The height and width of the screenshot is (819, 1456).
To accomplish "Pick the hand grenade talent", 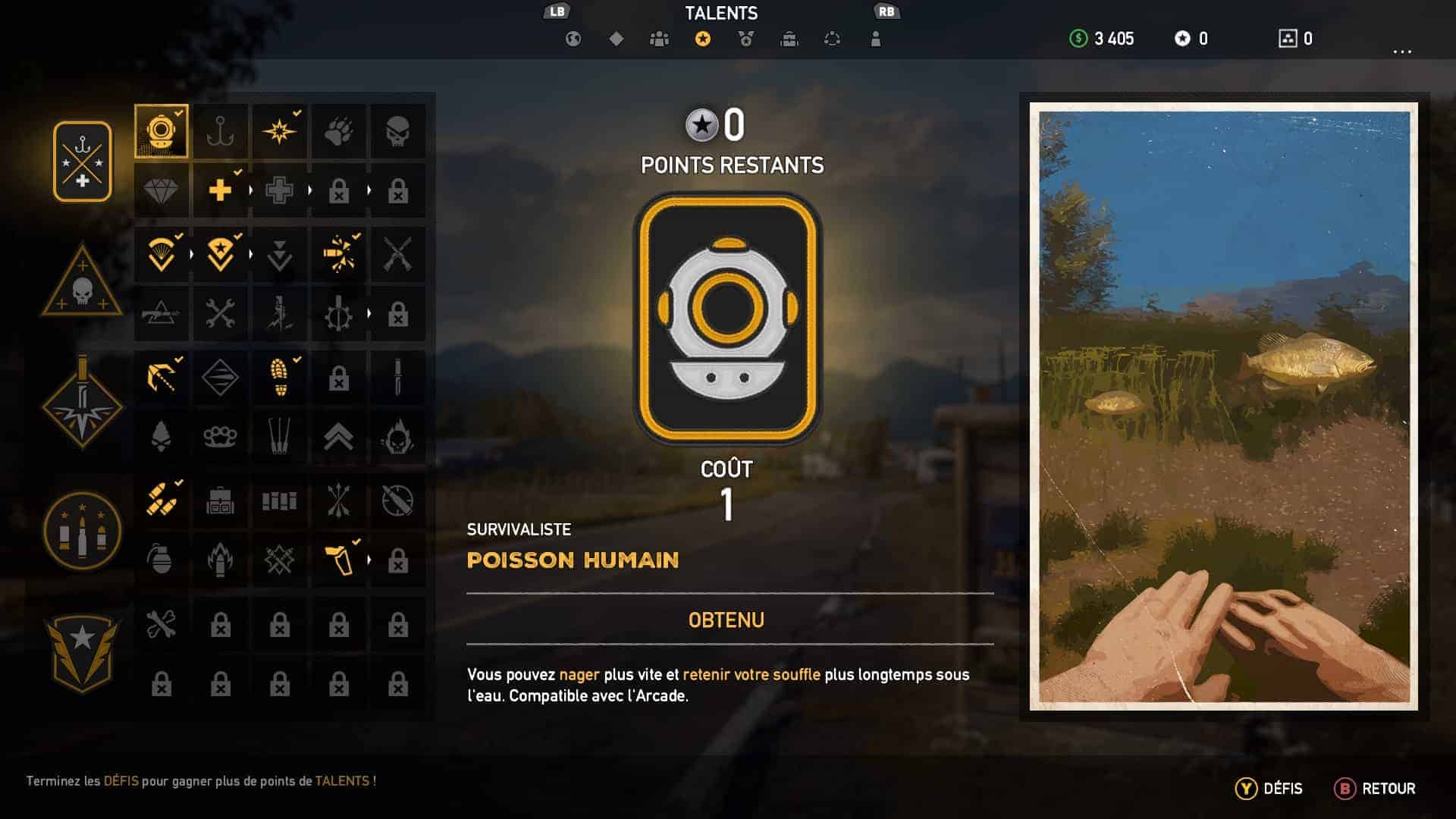I will 160,560.
